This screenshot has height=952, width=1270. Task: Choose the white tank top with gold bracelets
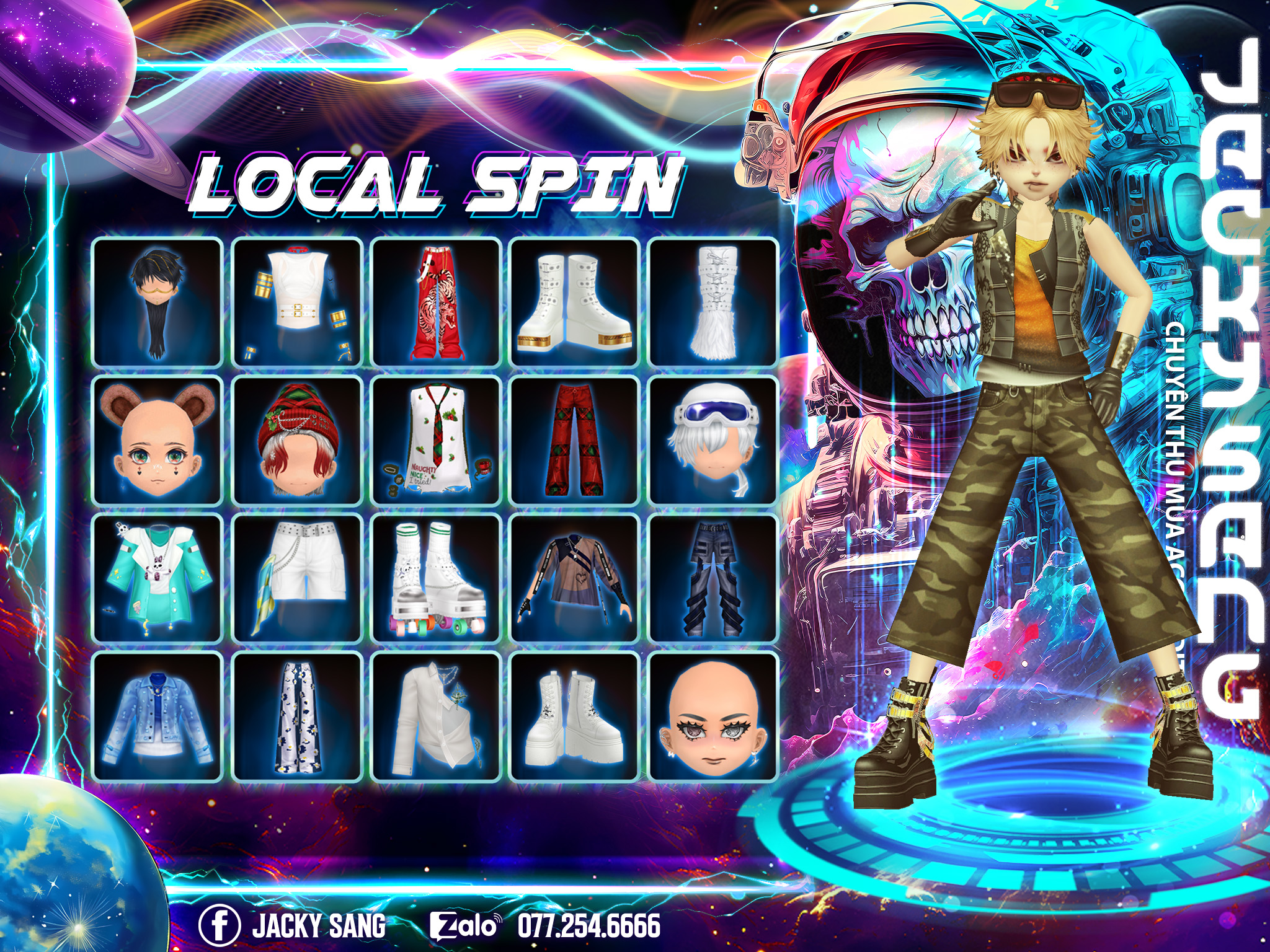coord(296,302)
